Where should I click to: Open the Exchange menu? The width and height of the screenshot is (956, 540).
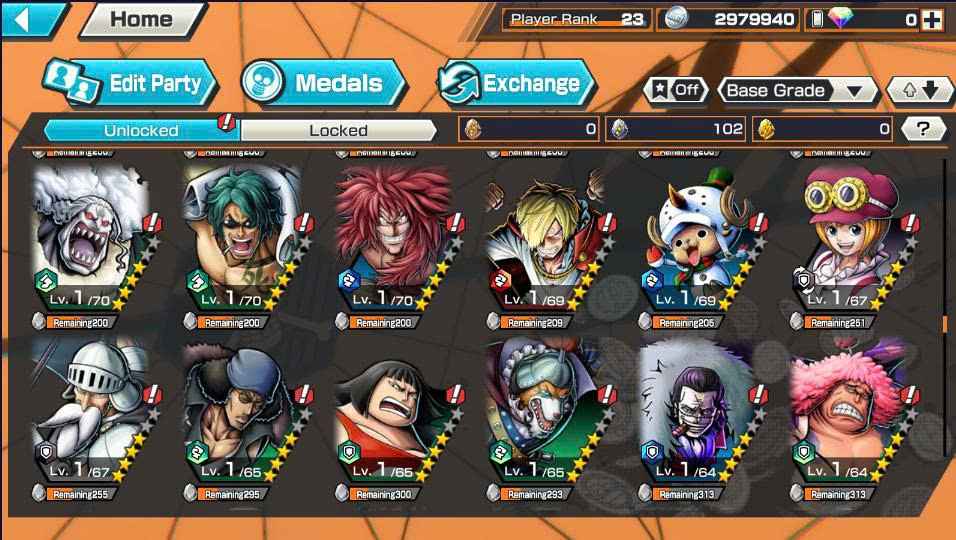516,83
